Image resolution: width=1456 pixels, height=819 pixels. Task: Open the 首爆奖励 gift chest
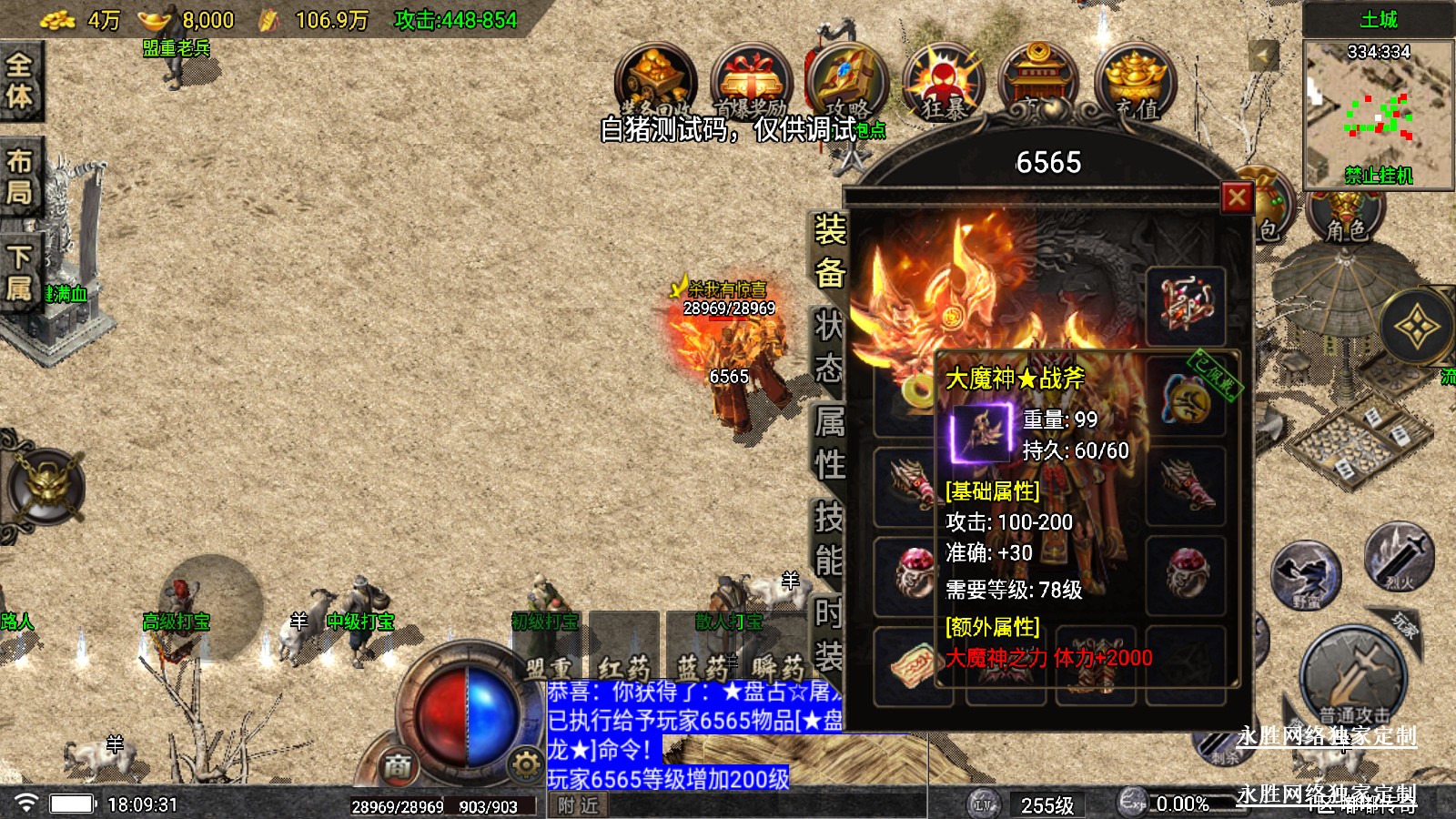tap(751, 83)
